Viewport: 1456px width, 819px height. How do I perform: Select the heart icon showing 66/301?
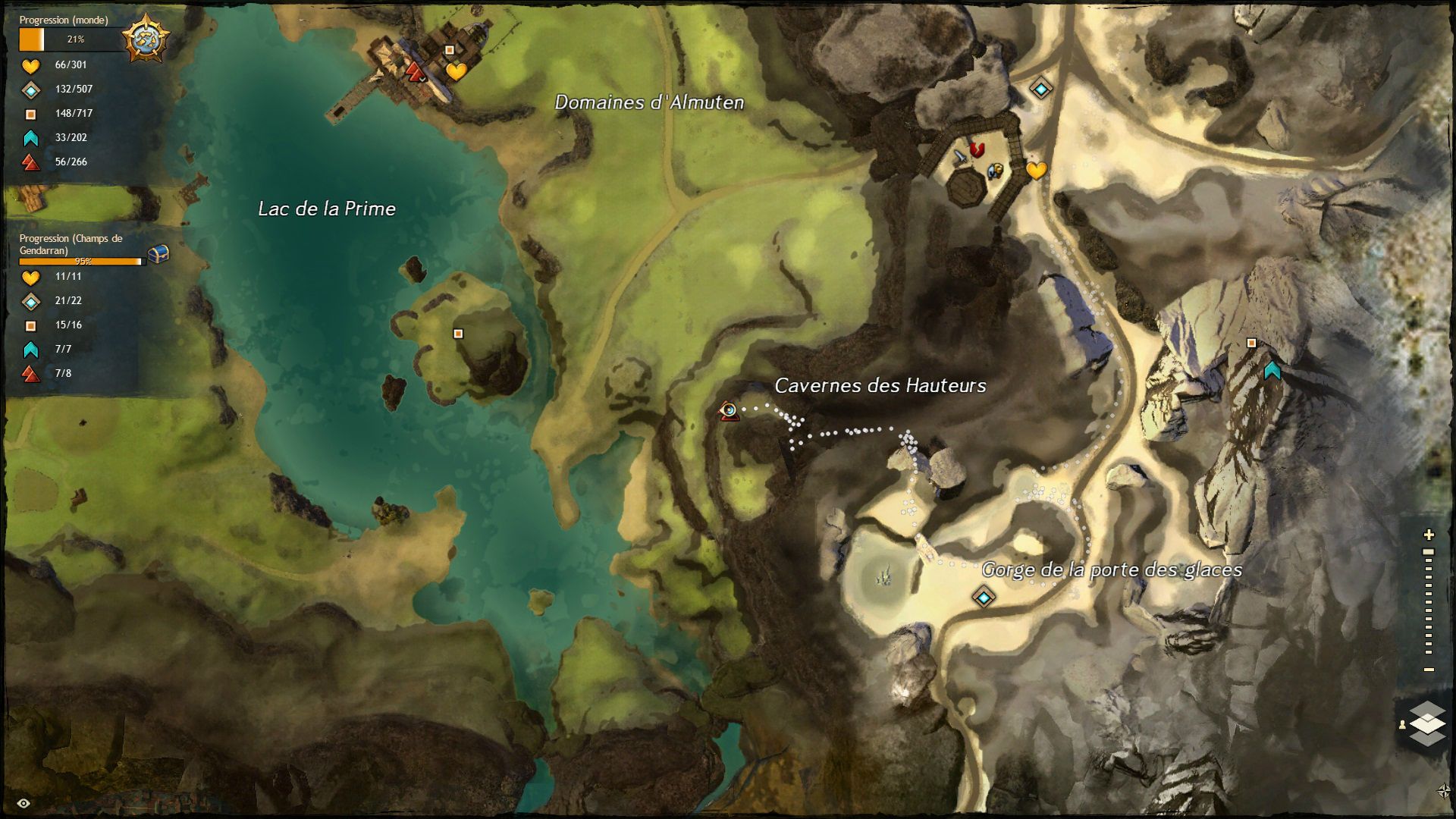point(30,67)
